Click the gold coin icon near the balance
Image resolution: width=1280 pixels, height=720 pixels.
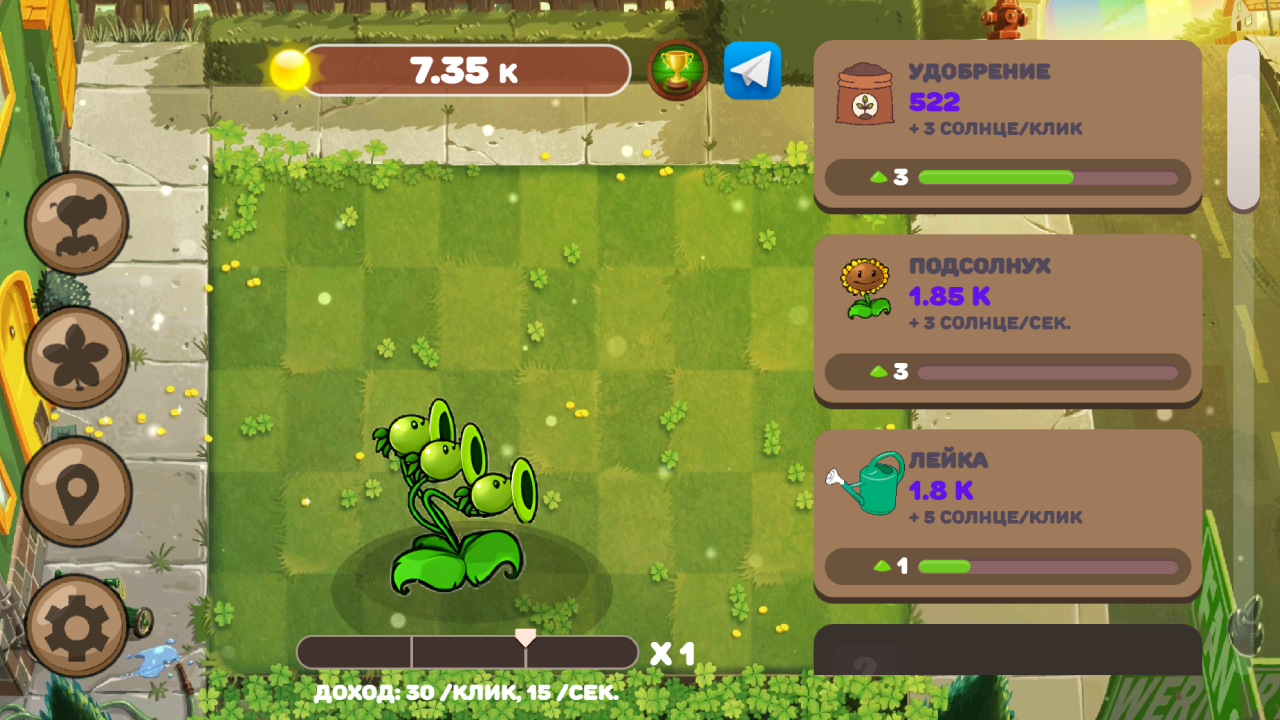pos(288,70)
